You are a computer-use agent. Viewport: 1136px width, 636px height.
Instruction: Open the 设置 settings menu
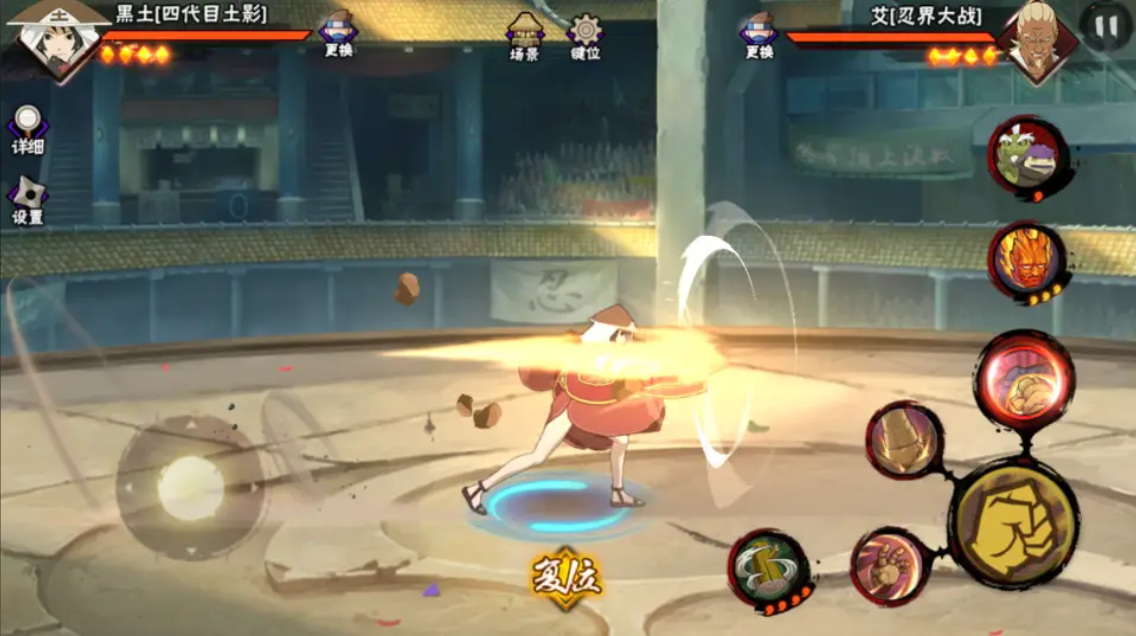(27, 200)
